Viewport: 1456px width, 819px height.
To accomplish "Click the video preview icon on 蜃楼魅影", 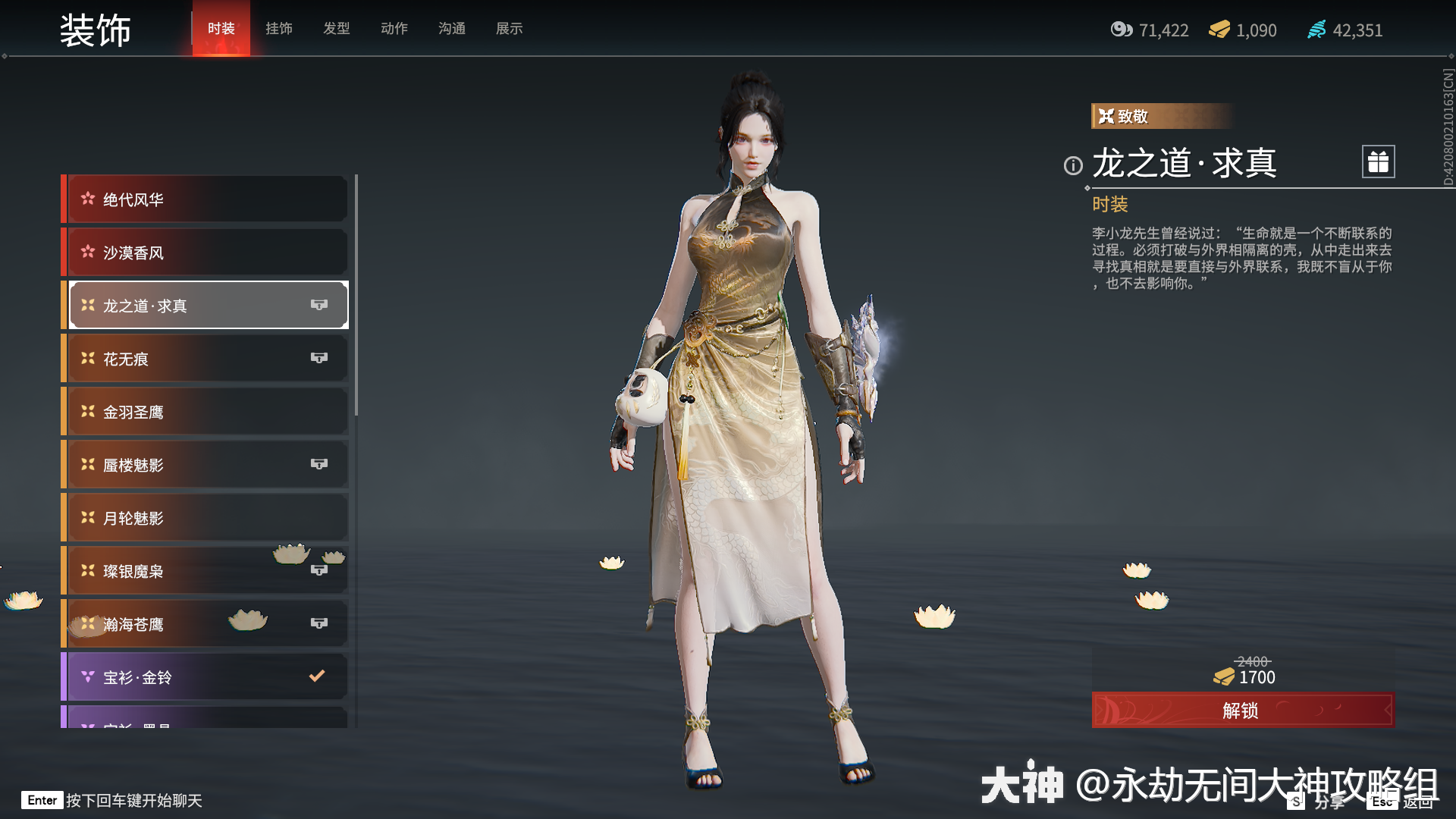I will click(x=320, y=463).
